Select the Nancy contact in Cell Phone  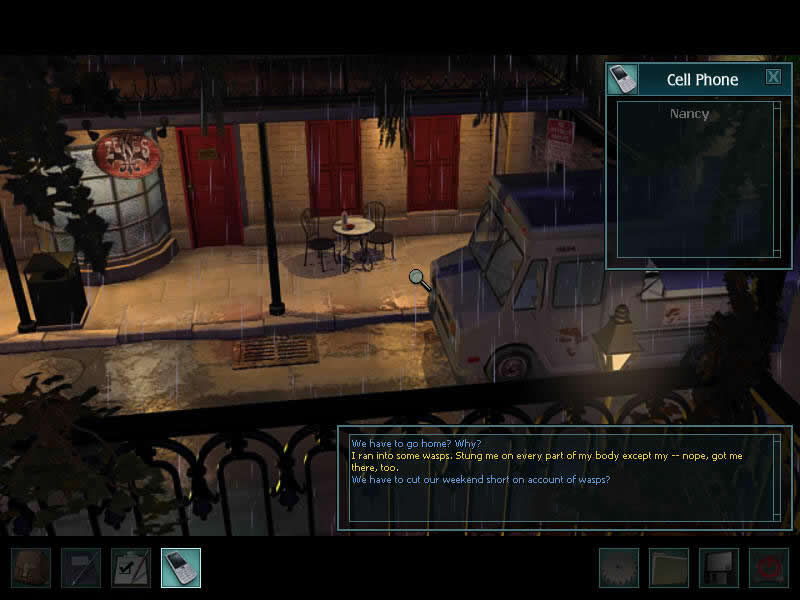click(x=689, y=114)
